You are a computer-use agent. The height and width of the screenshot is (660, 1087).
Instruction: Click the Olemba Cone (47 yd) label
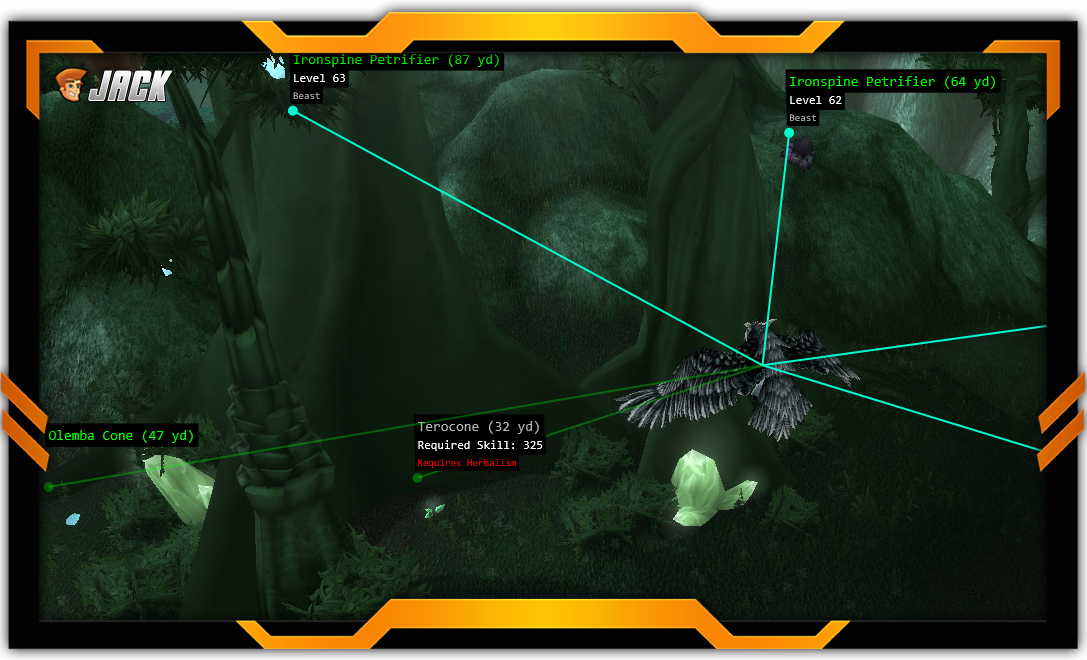[x=121, y=436]
